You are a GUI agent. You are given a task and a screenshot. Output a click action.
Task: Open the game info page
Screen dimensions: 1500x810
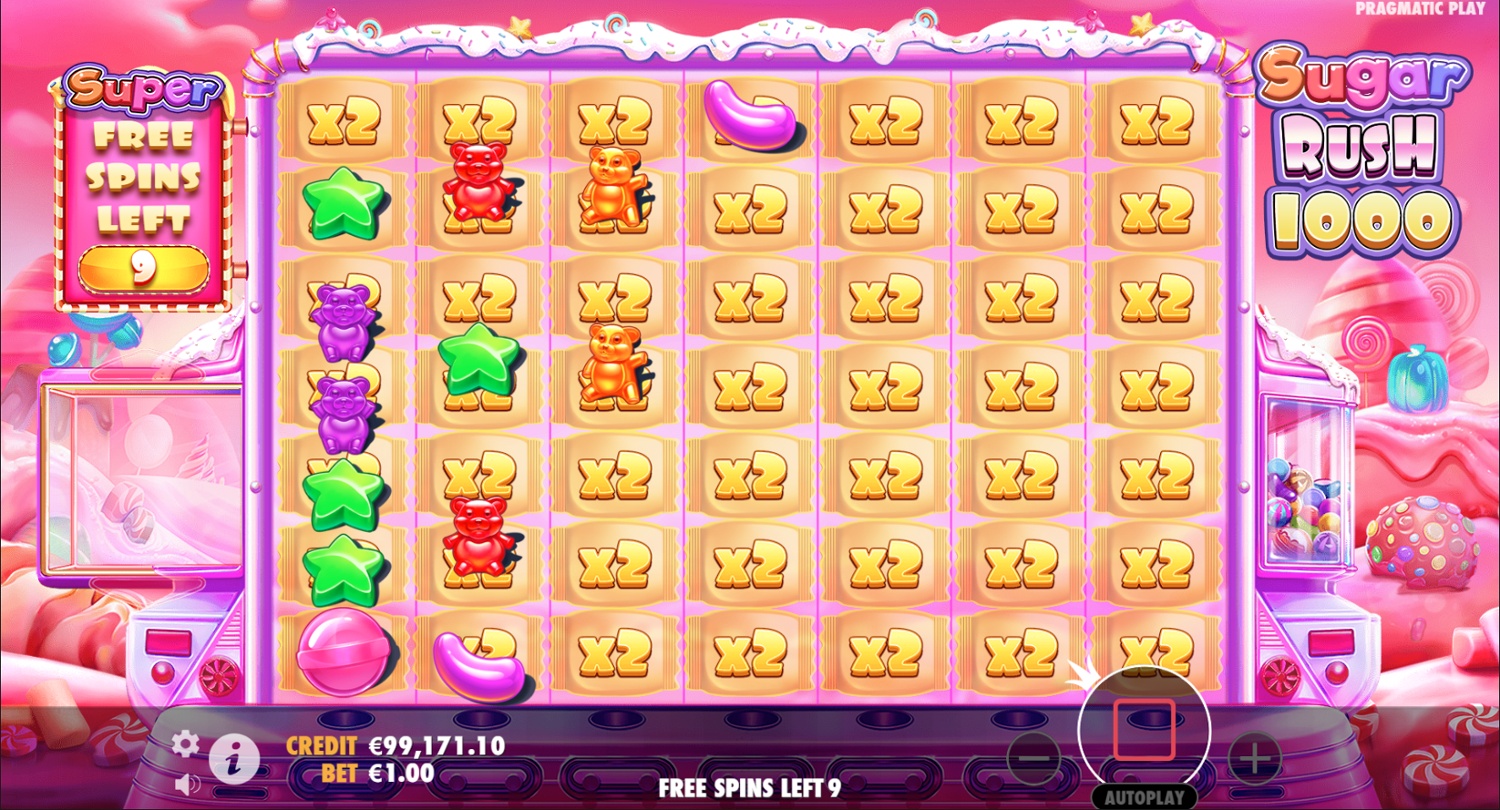(x=235, y=761)
